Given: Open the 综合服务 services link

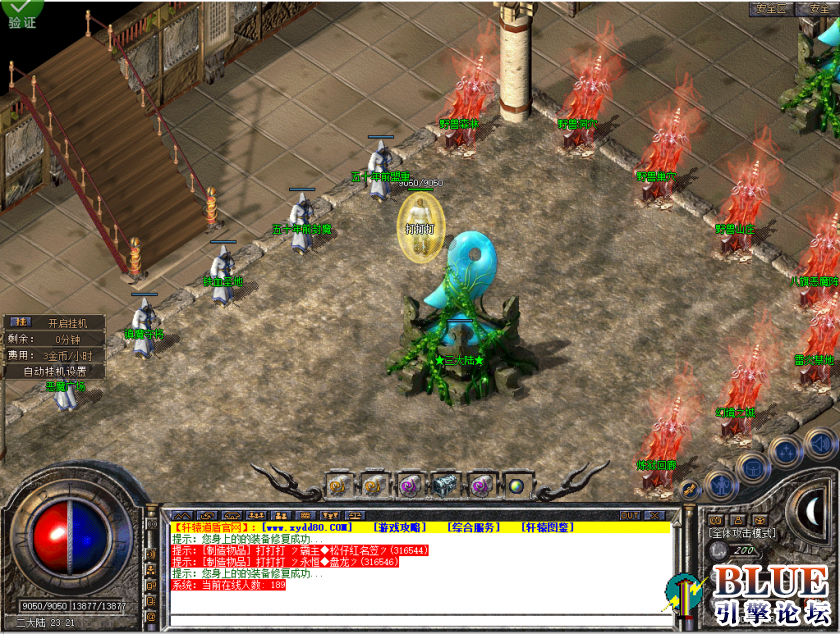Looking at the screenshot, I should (x=472, y=527).
